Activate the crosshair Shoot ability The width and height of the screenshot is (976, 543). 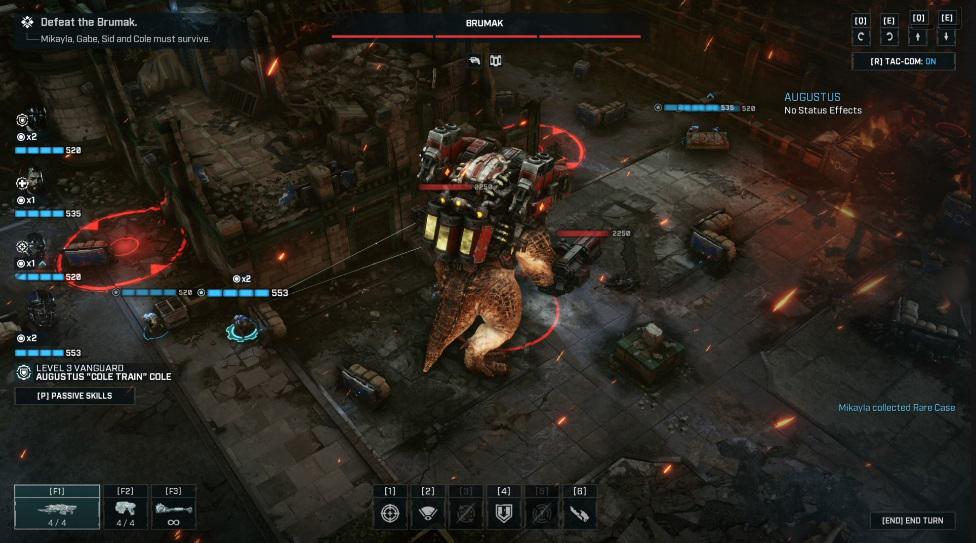pyautogui.click(x=390, y=513)
